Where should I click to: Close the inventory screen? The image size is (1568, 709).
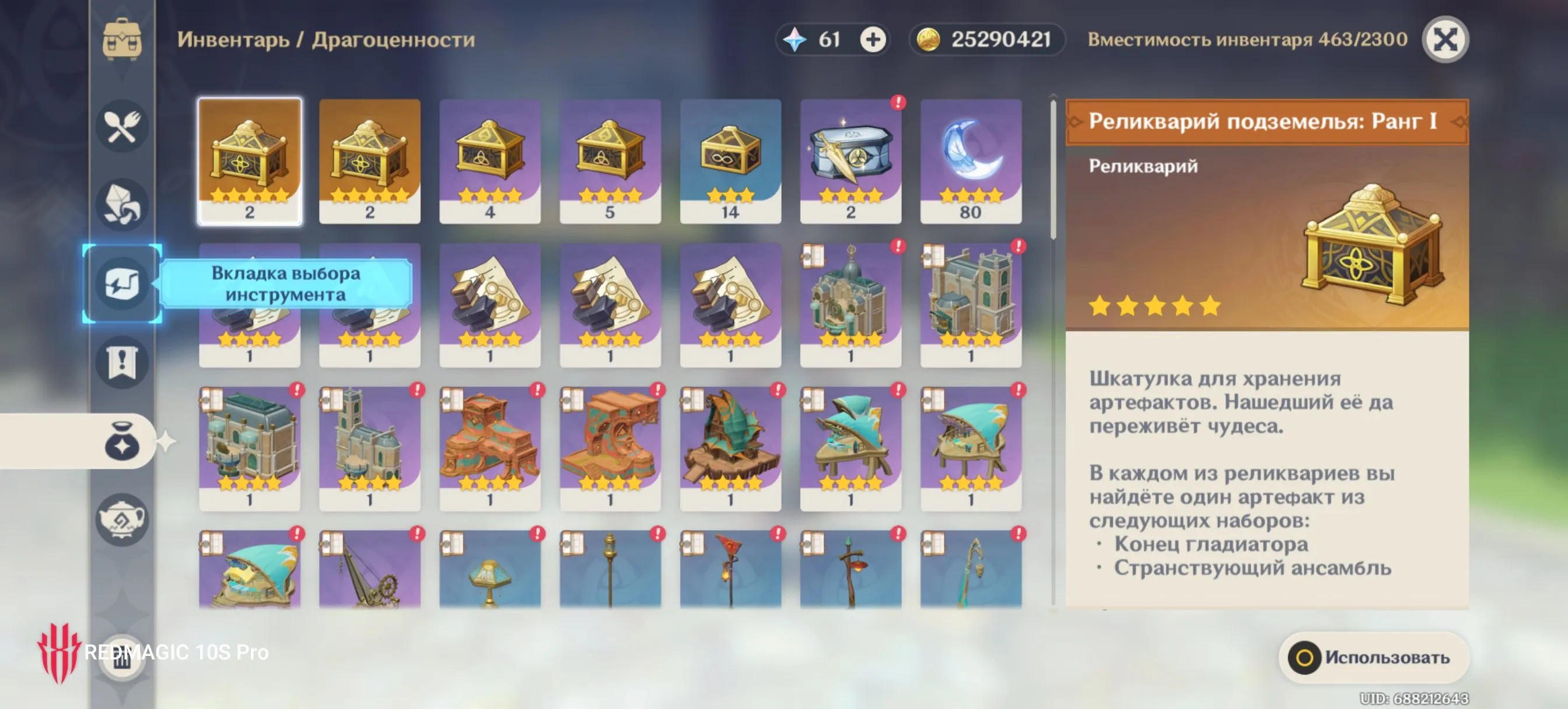tap(1444, 40)
